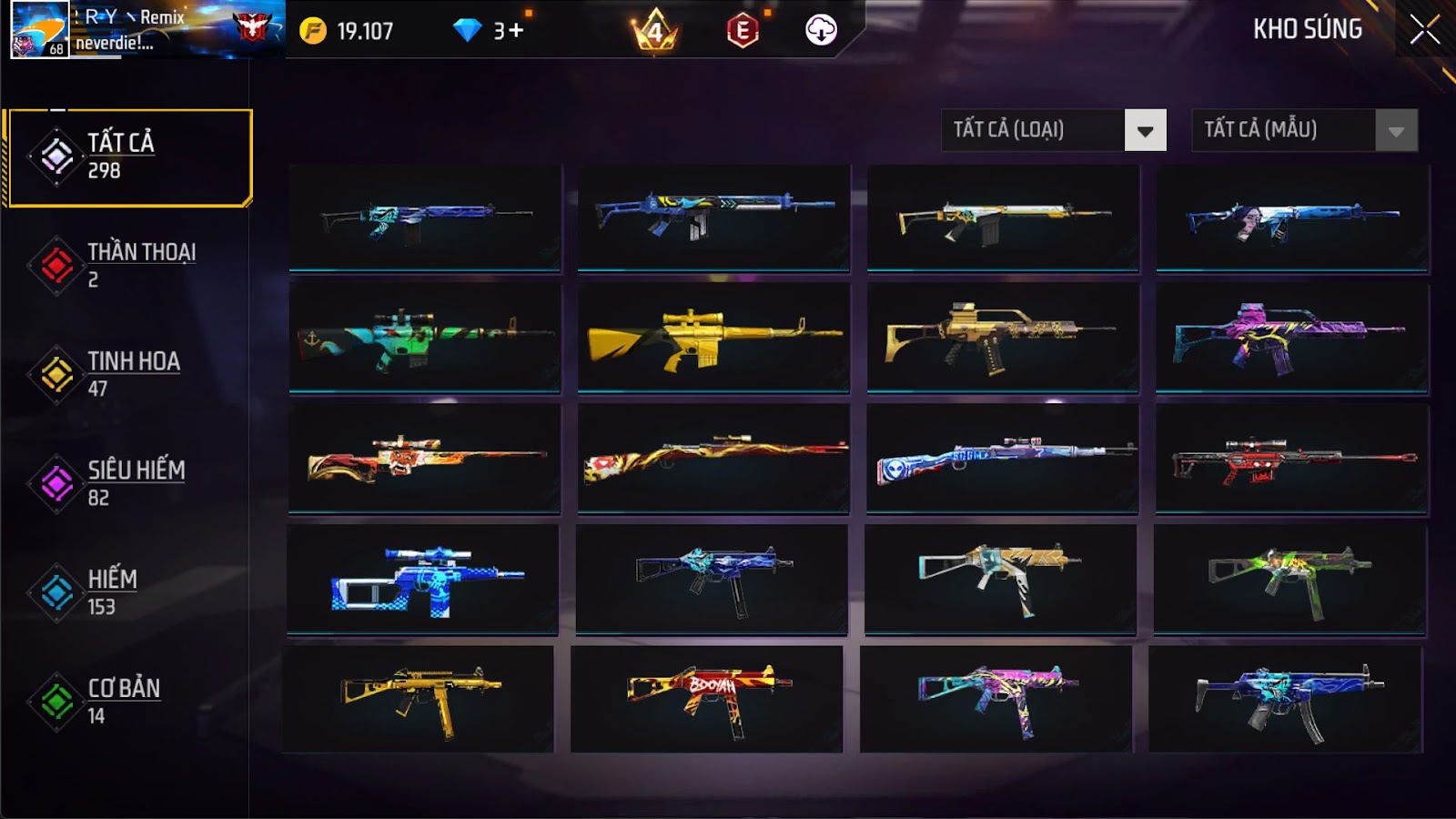Pick the red Booyah UMP skin
The height and width of the screenshot is (819, 1456).
coord(707,699)
